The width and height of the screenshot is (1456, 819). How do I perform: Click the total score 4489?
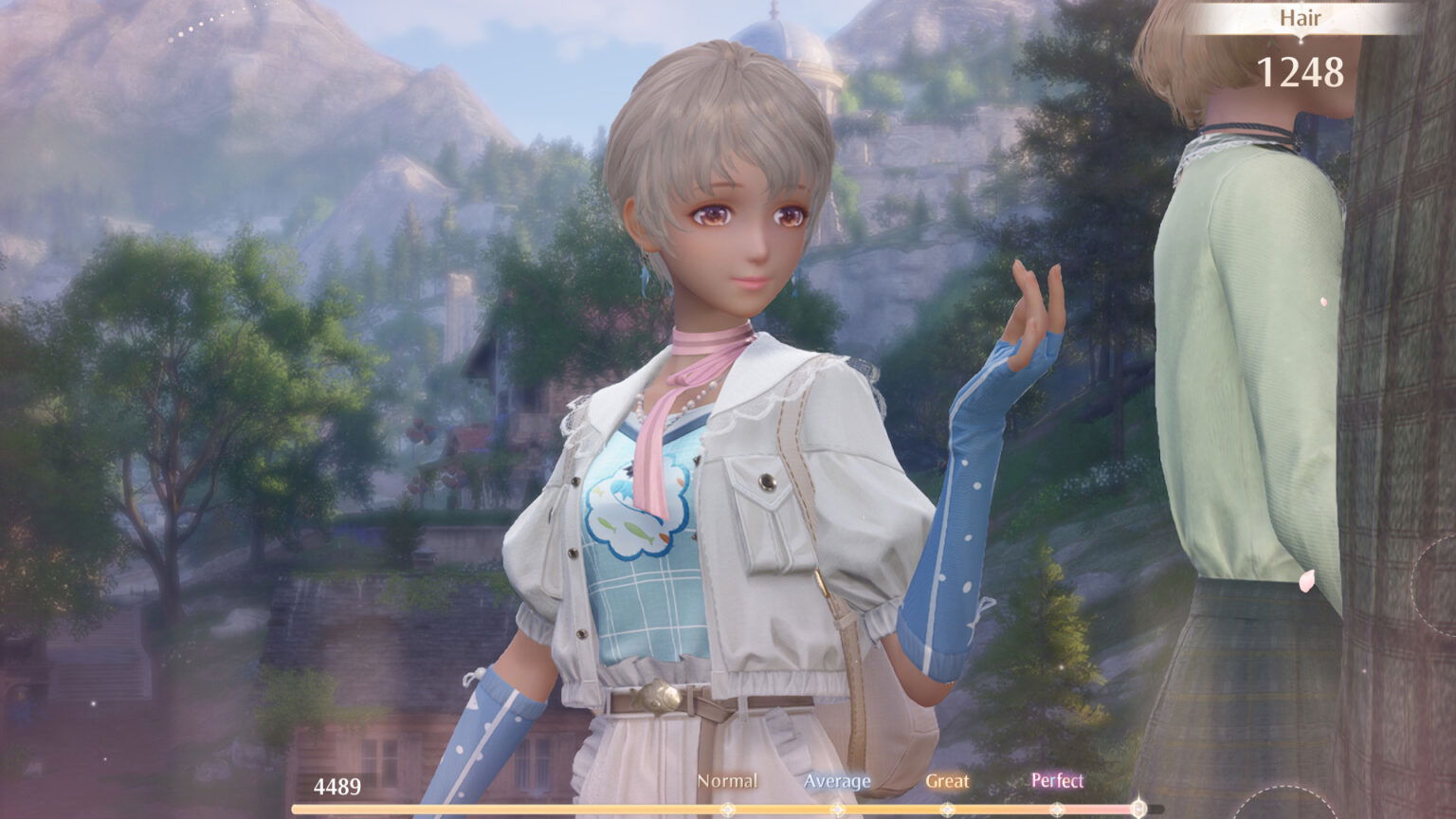pos(338,786)
